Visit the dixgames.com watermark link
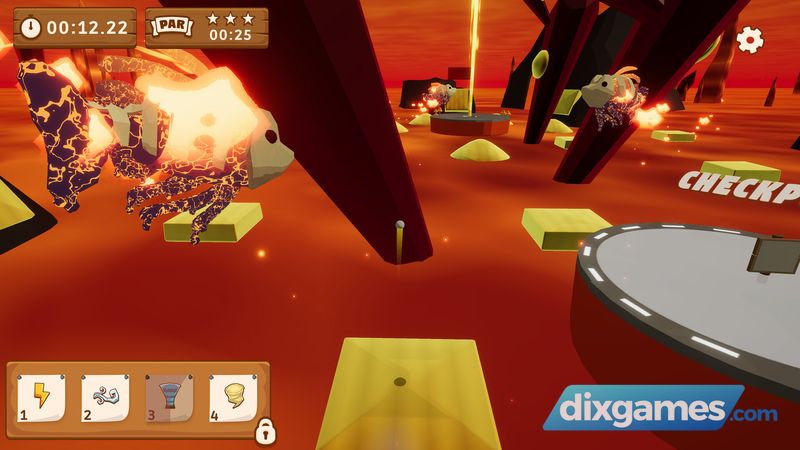This screenshot has width=800, height=450. [660, 410]
